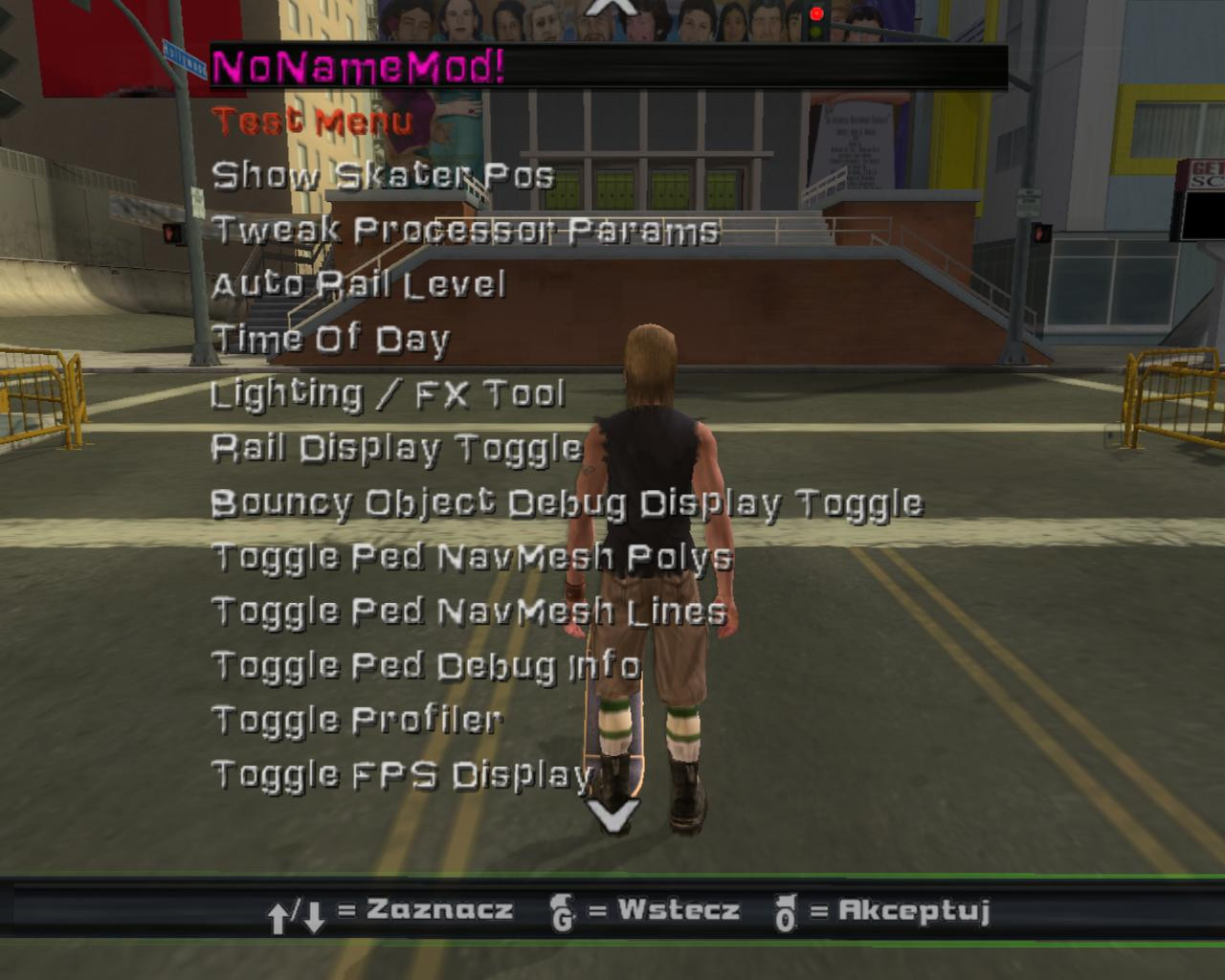This screenshot has height=980, width=1225.
Task: Select Show Skater Pos menu item
Action: tap(385, 175)
